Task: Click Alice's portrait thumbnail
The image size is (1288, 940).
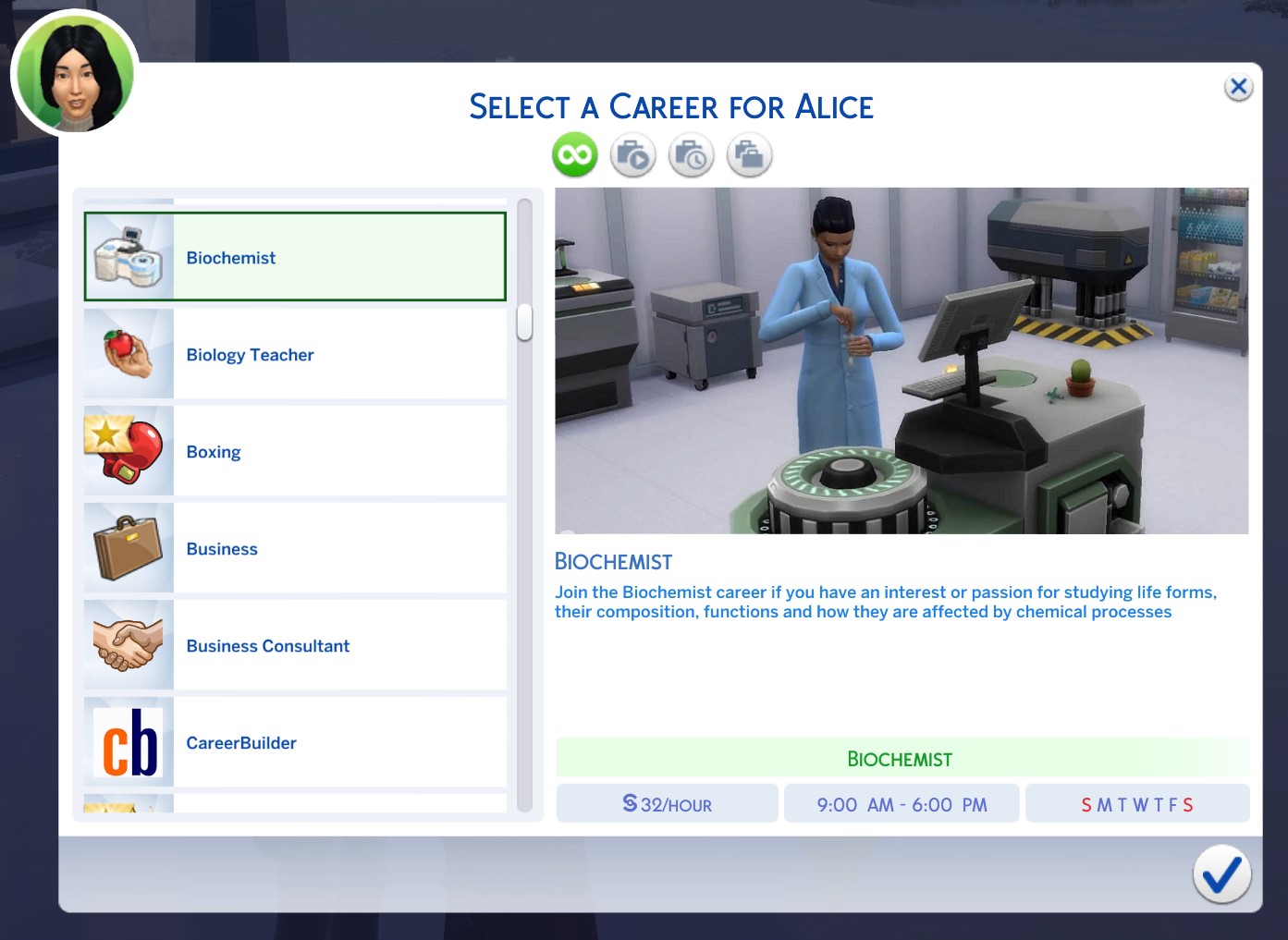Action: pyautogui.click(x=74, y=73)
